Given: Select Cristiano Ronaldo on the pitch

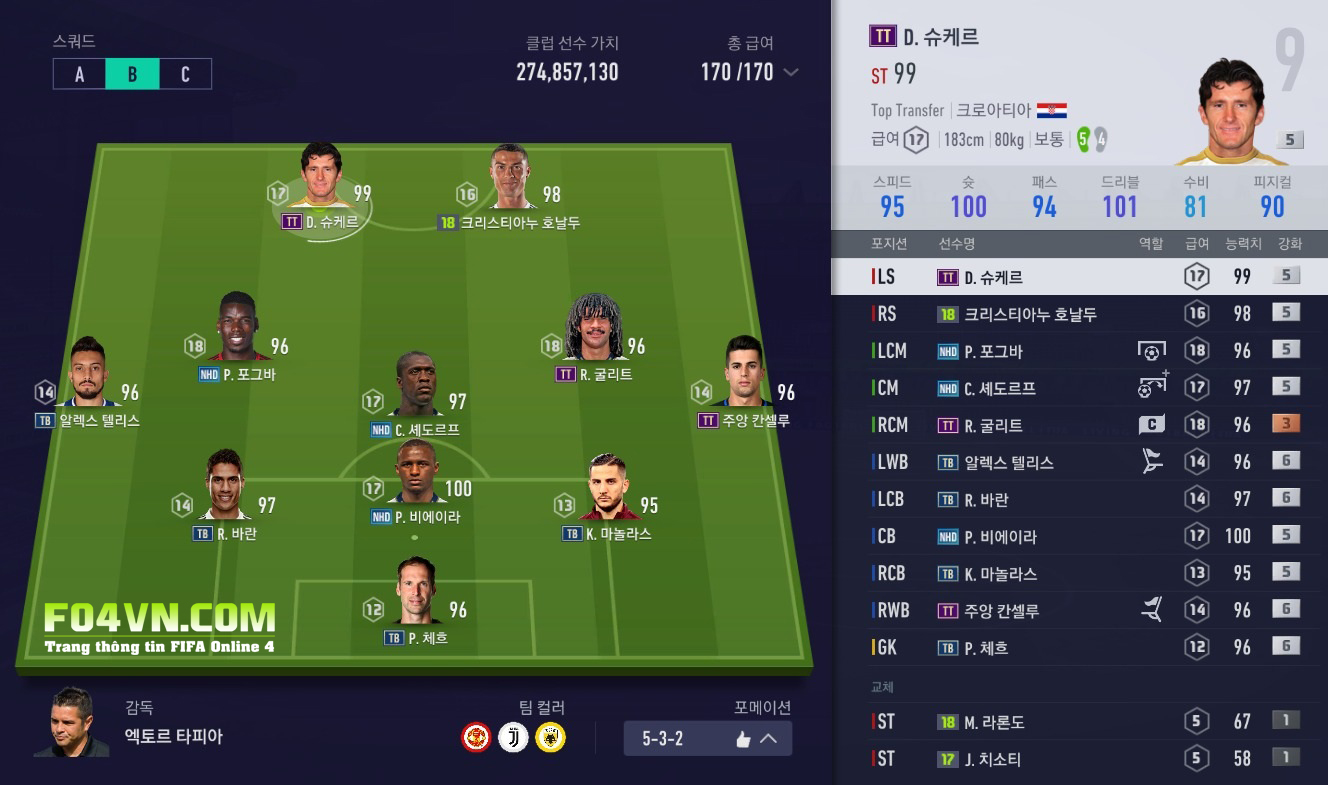Looking at the screenshot, I should tap(510, 180).
